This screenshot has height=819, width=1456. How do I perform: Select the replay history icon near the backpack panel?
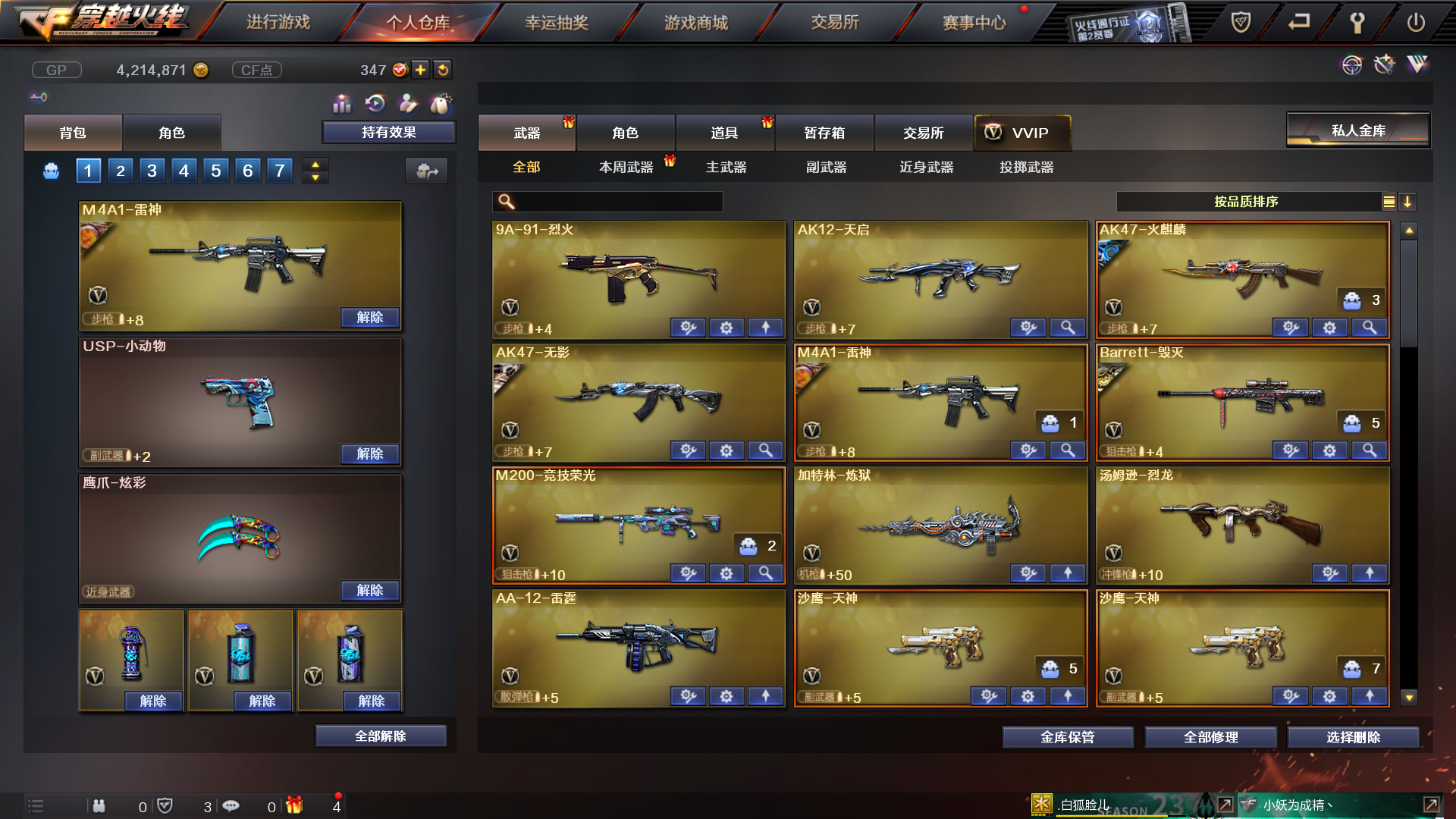pyautogui.click(x=375, y=103)
